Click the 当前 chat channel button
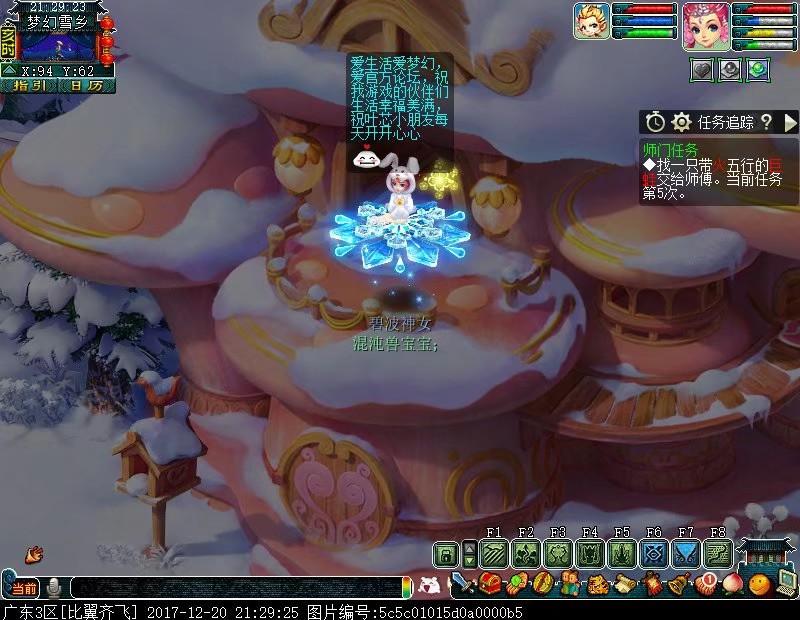 point(24,587)
